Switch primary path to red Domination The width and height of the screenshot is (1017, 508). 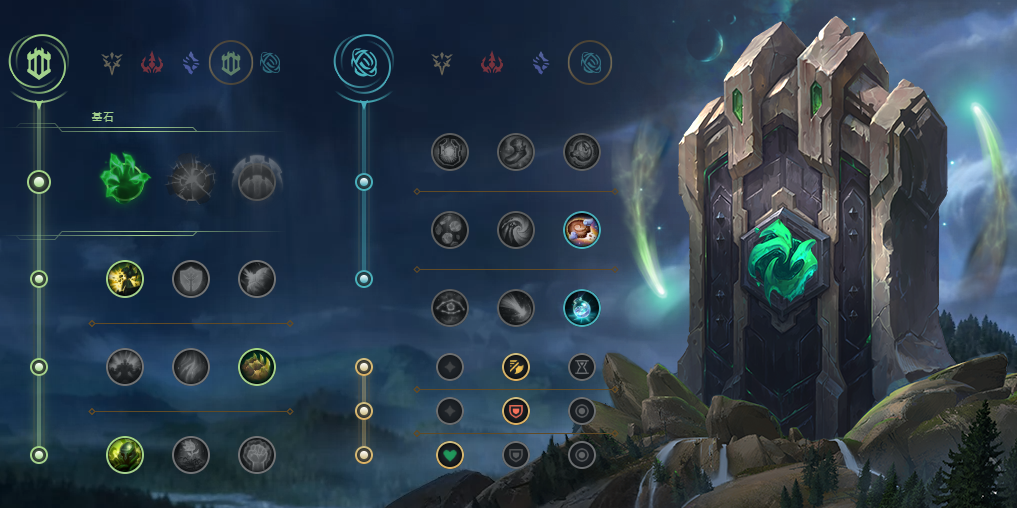click(x=151, y=64)
